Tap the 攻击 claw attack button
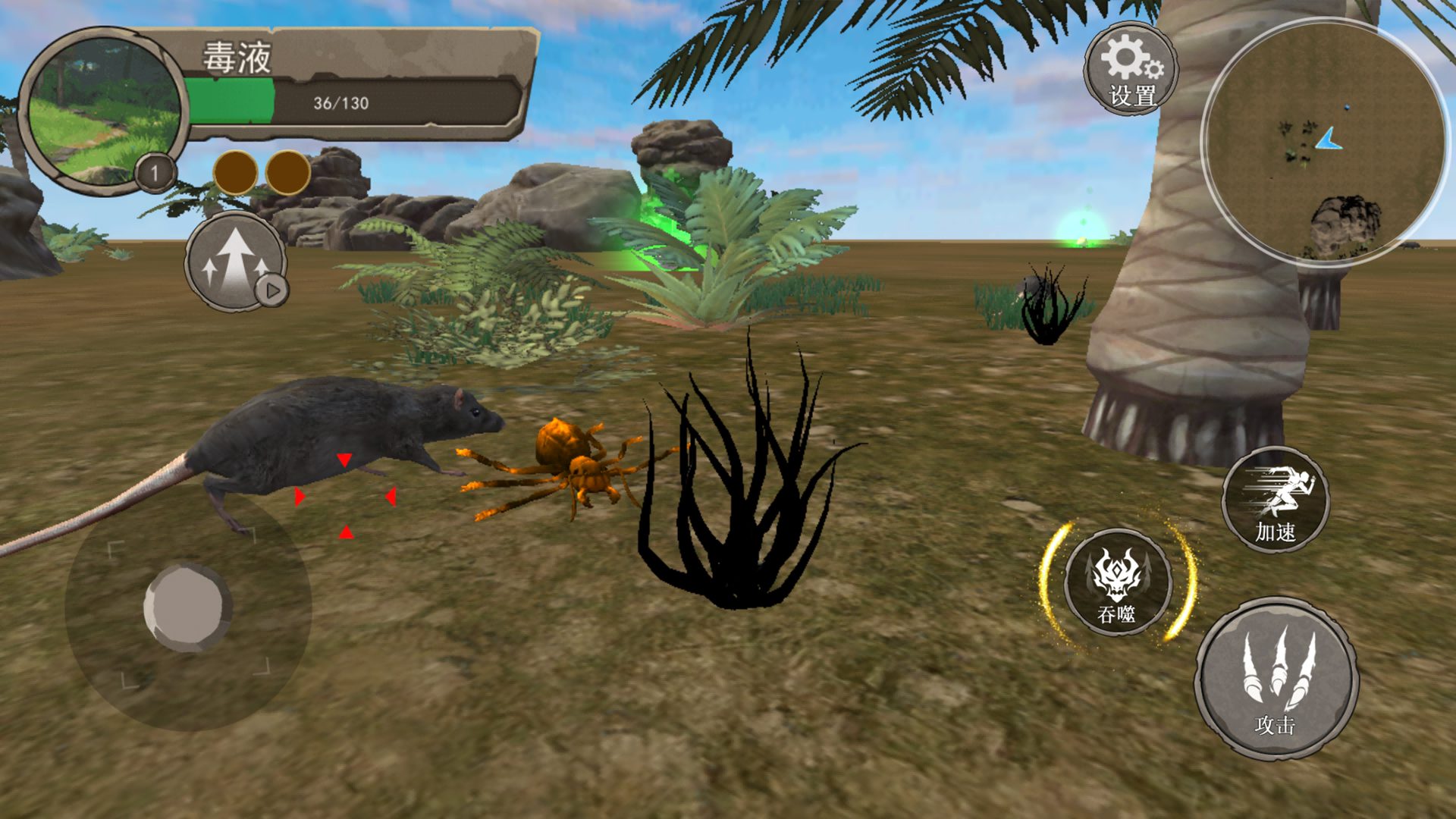 coord(1276,679)
